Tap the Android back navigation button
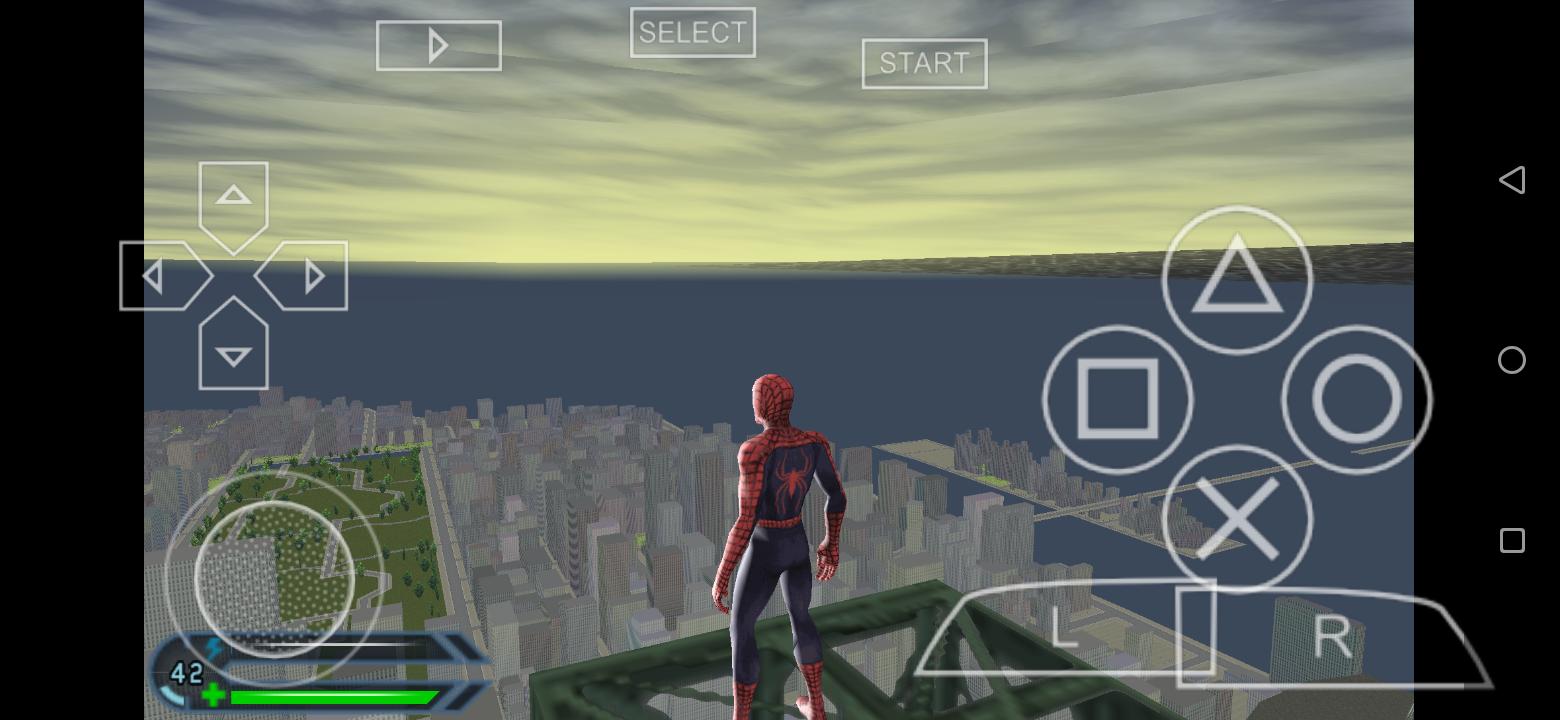This screenshot has height=720, width=1560. [1511, 180]
